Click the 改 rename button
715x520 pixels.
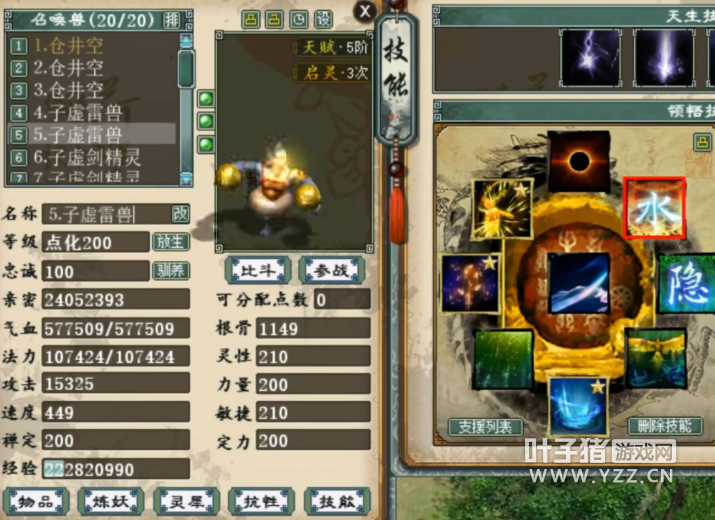pos(180,213)
